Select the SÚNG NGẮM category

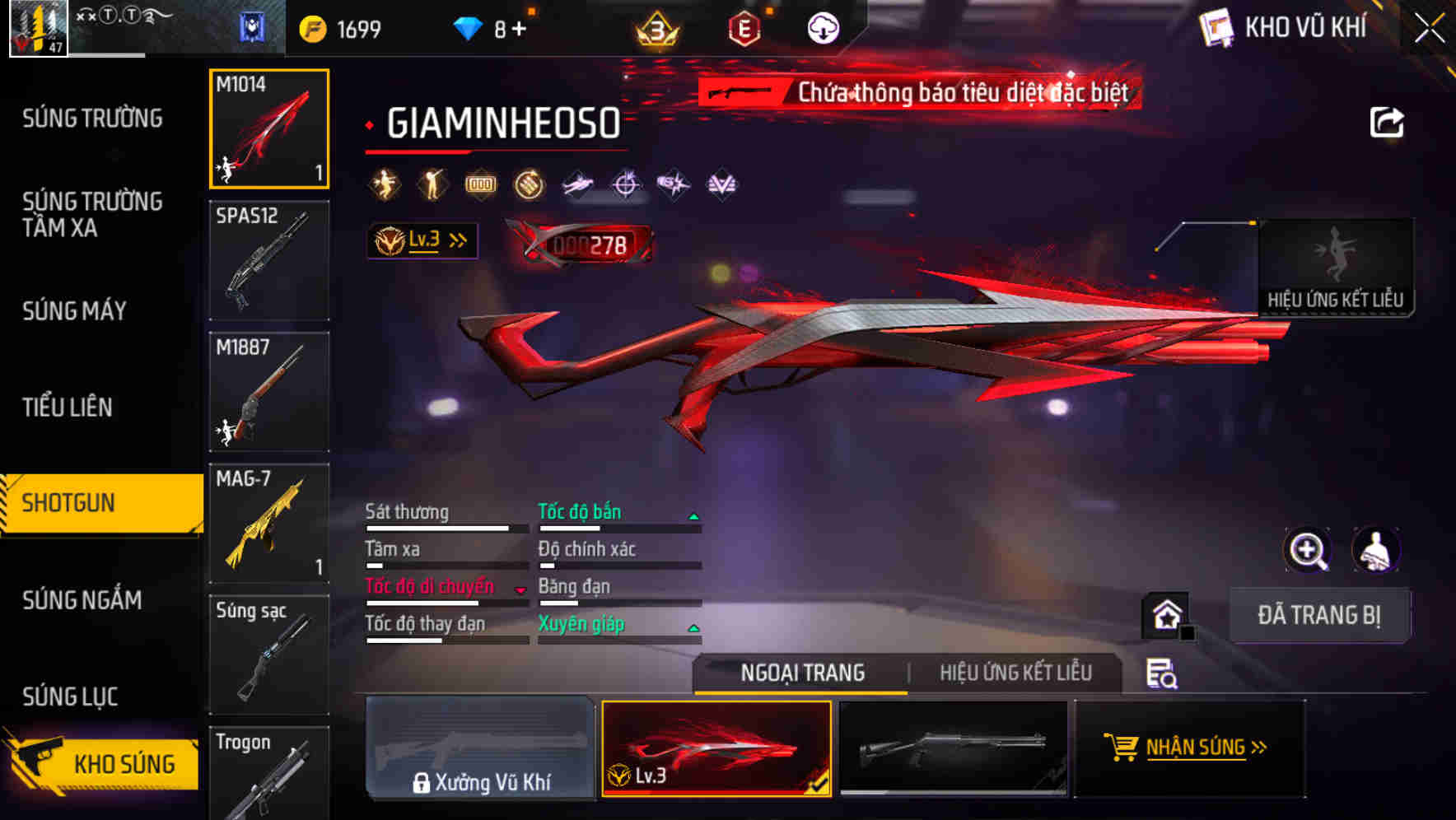(83, 601)
